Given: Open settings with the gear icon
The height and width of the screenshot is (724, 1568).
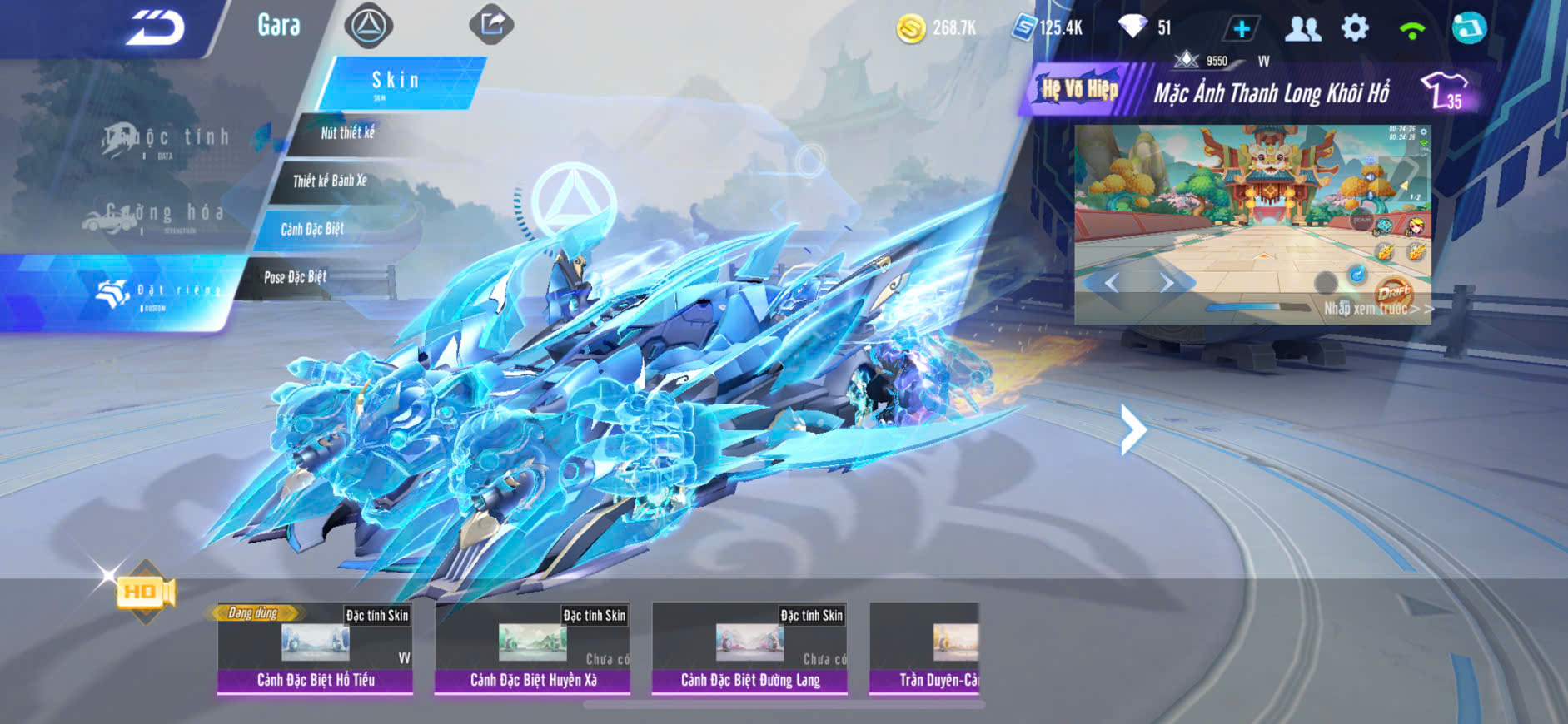Looking at the screenshot, I should pos(1355,28).
